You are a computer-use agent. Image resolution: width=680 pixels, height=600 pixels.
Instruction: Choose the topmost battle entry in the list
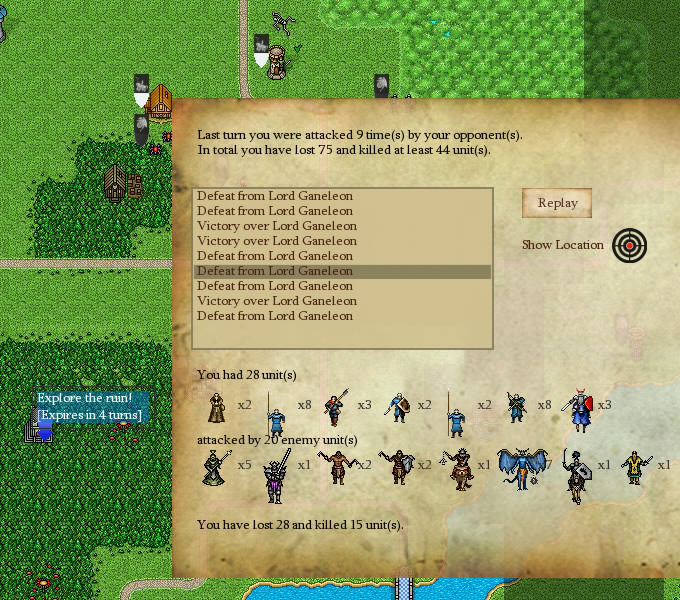click(275, 196)
